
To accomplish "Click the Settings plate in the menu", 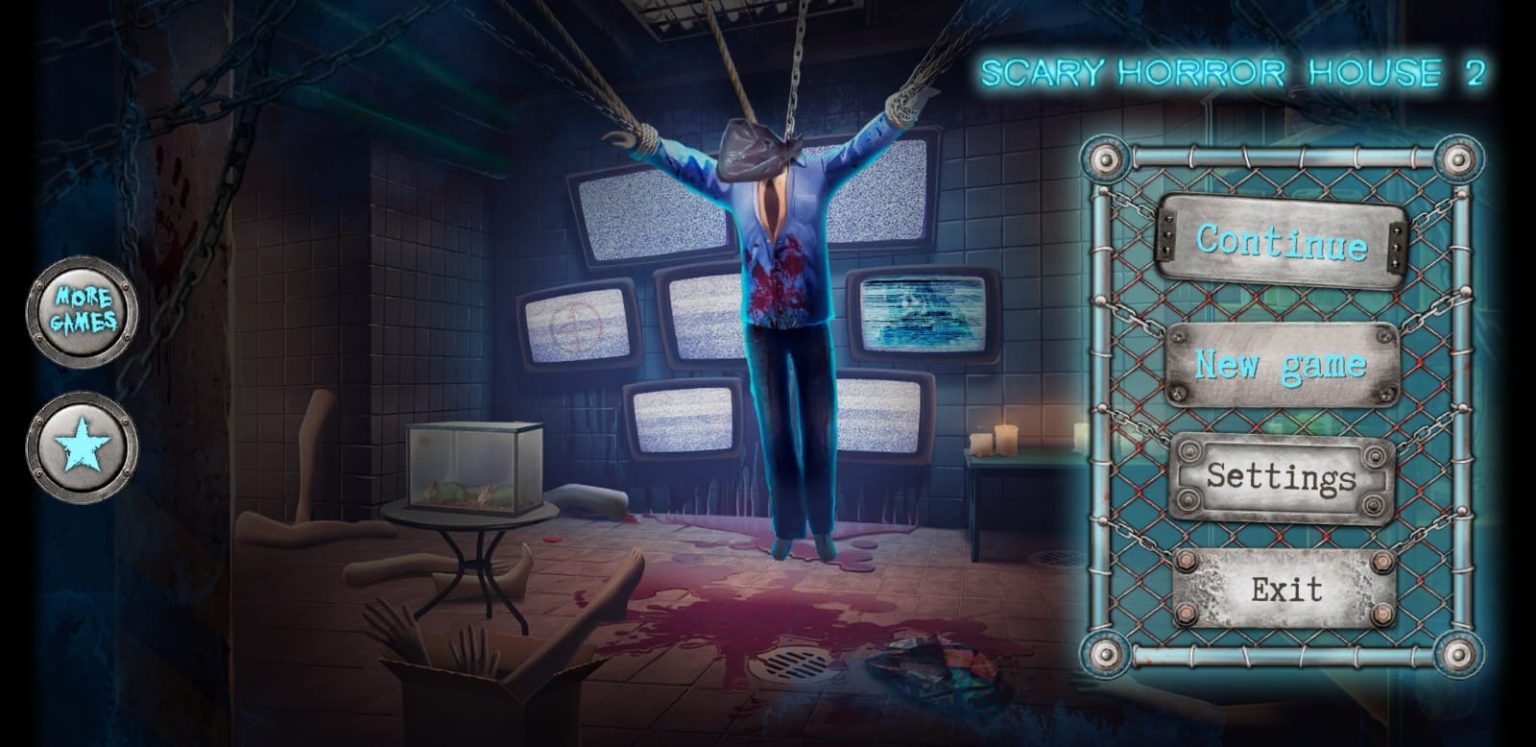I will click(x=1285, y=479).
